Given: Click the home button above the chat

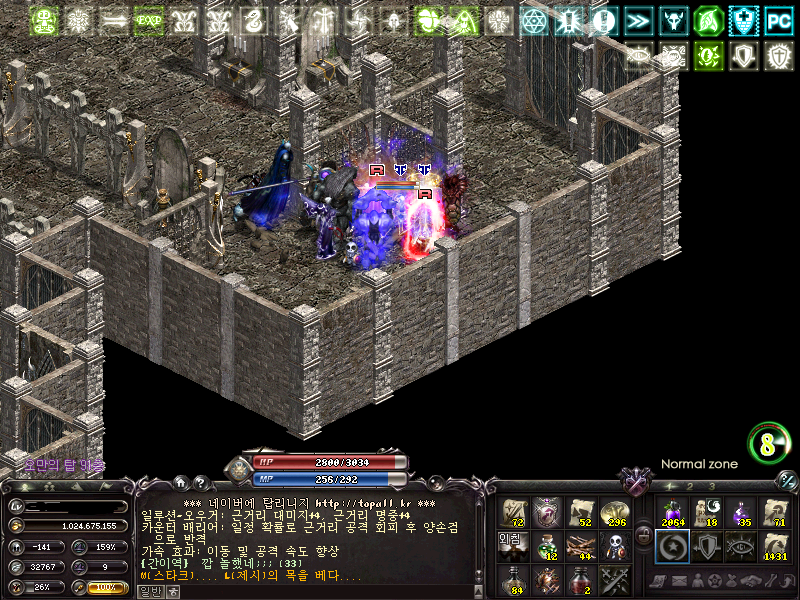Looking at the screenshot, I should (x=182, y=482).
